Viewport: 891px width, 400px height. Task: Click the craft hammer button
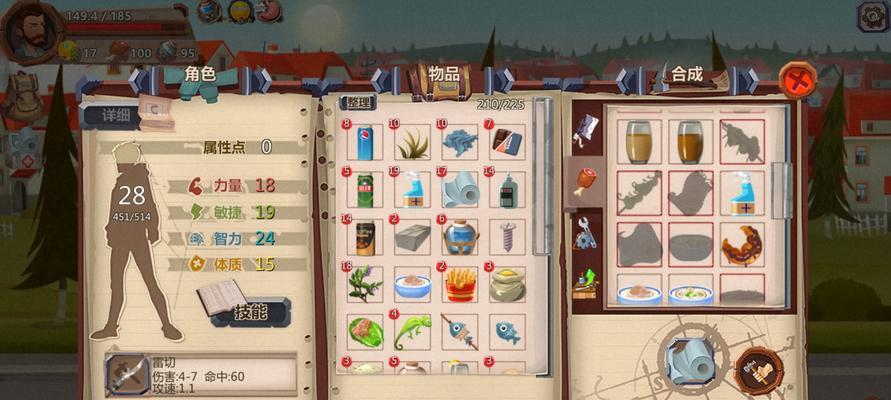point(757,370)
